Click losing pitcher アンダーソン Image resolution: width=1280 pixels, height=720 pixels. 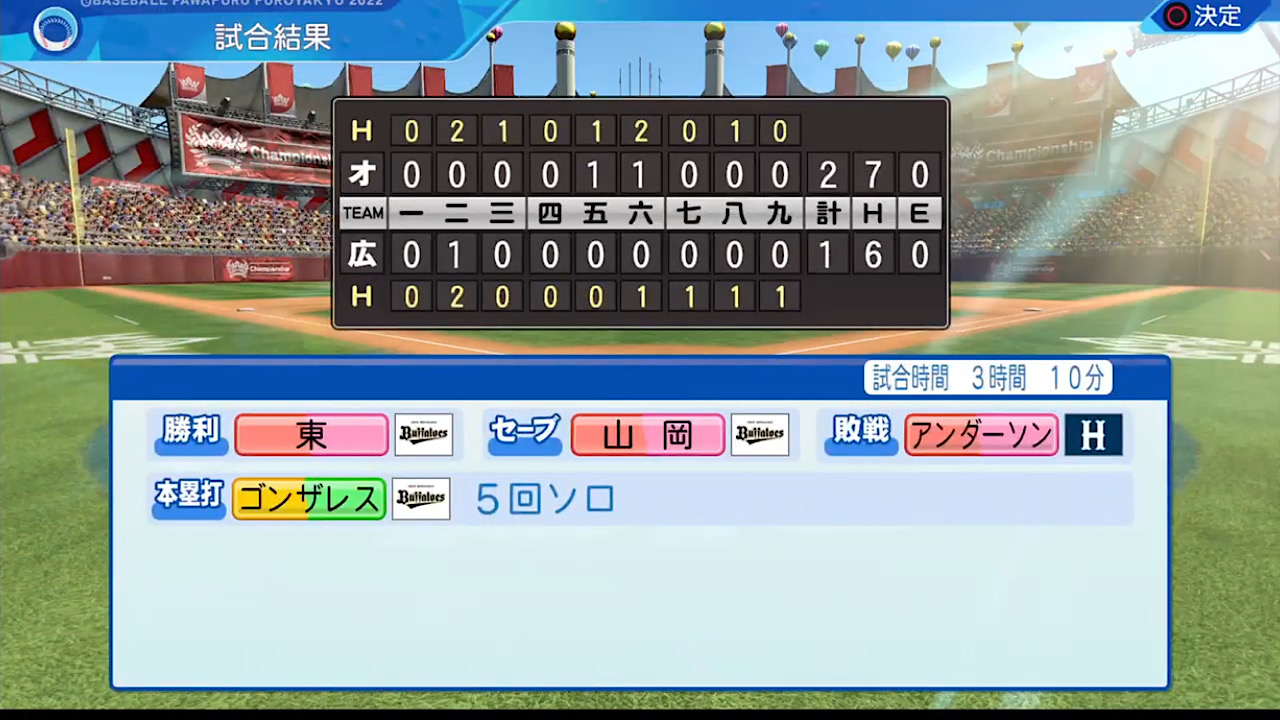(980, 434)
